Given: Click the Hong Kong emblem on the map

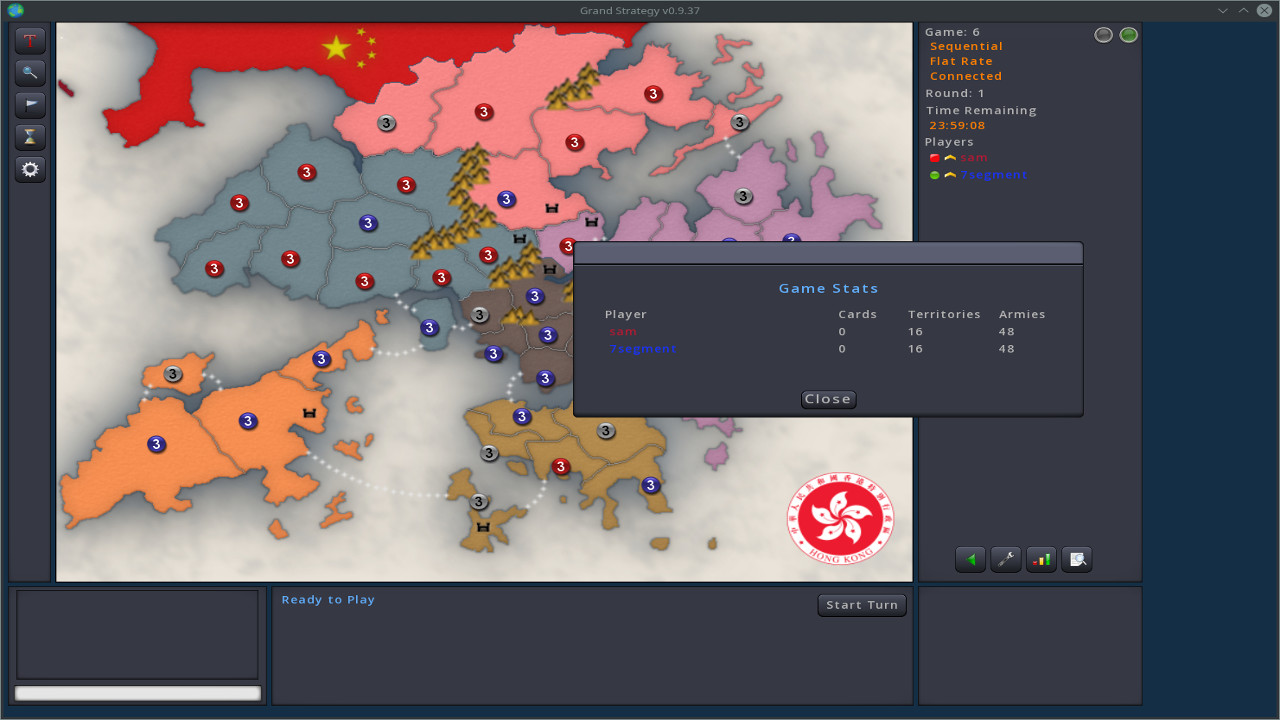Looking at the screenshot, I should [841, 518].
